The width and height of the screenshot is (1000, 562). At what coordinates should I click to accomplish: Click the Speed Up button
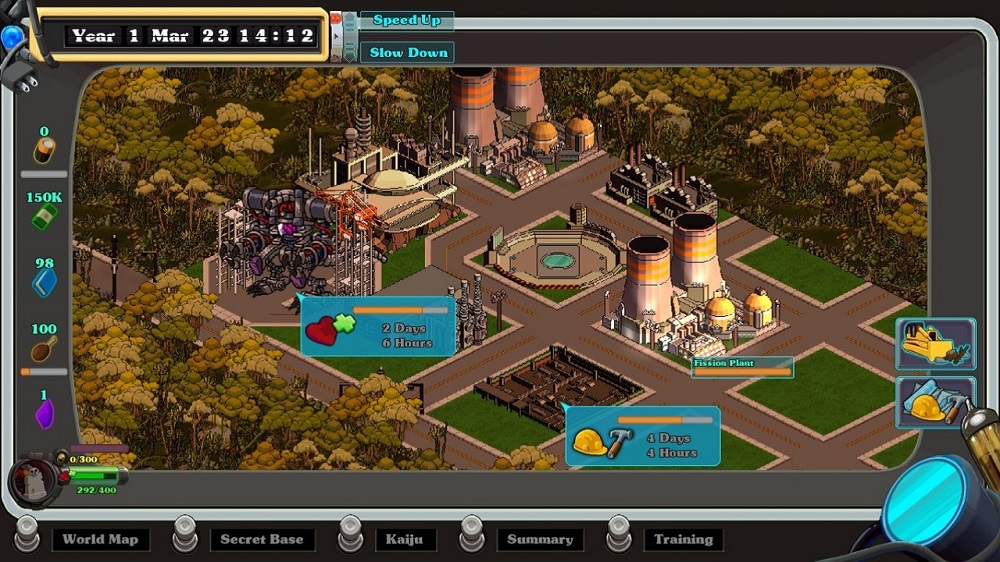407,21
